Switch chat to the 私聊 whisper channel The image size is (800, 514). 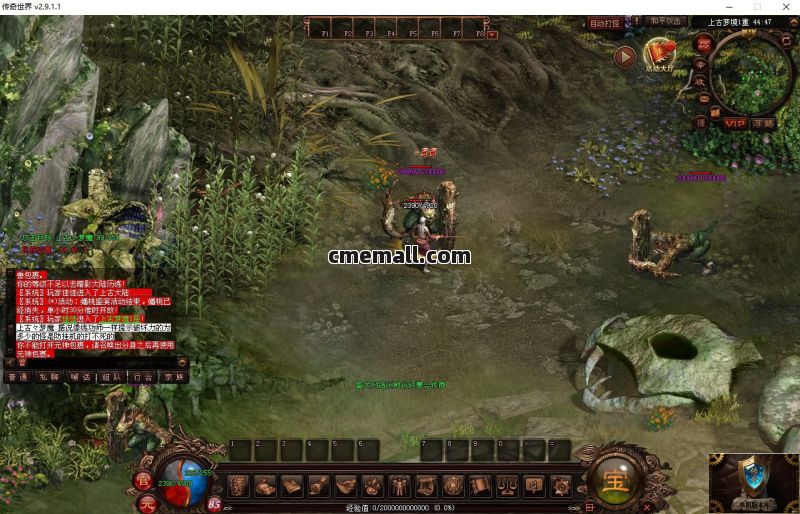pos(48,377)
